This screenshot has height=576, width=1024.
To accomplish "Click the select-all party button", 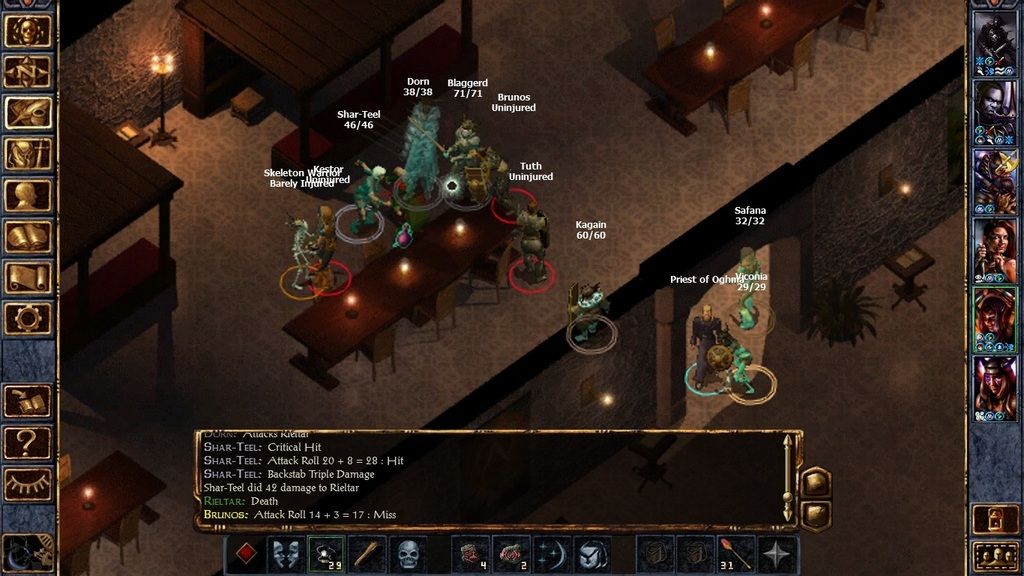I will click(x=996, y=554).
